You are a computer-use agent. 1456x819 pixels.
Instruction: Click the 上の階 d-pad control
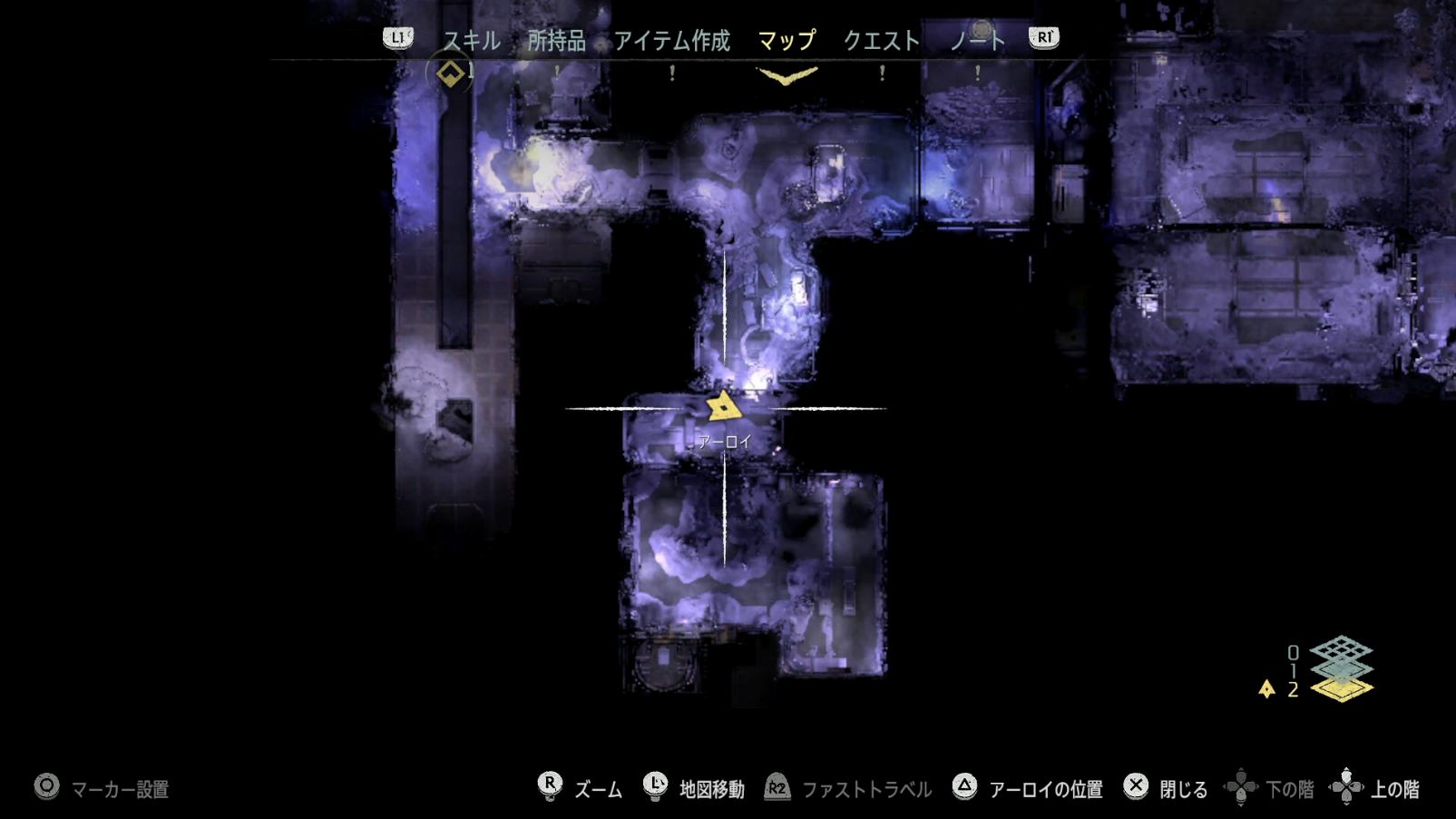1346,785
